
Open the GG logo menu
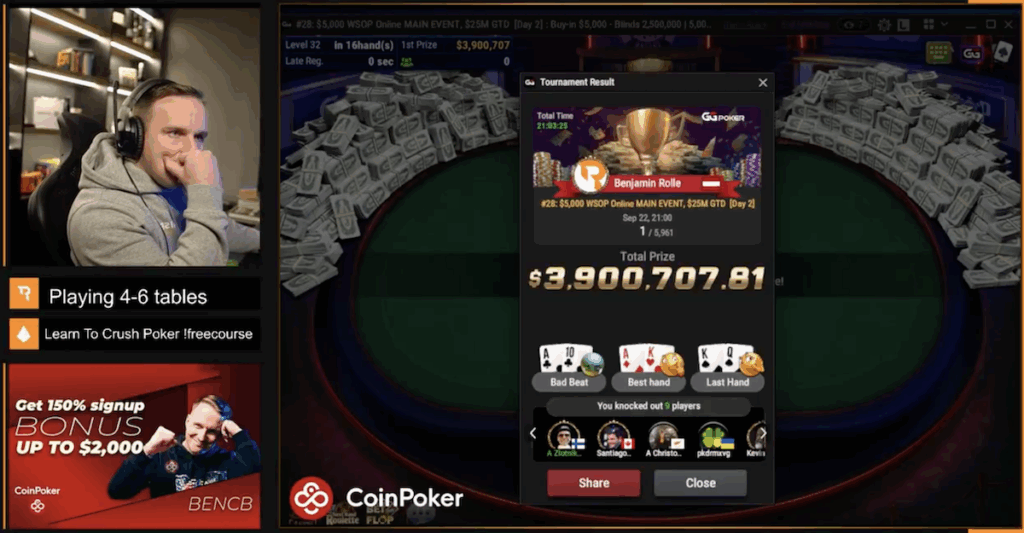pos(971,52)
